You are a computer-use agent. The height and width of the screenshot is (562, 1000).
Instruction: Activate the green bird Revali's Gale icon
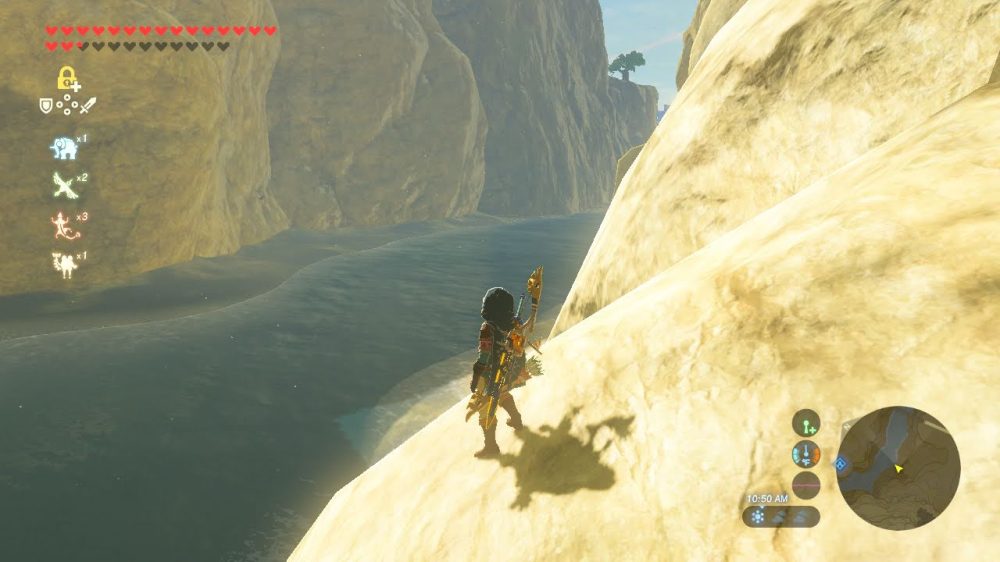tap(64, 185)
